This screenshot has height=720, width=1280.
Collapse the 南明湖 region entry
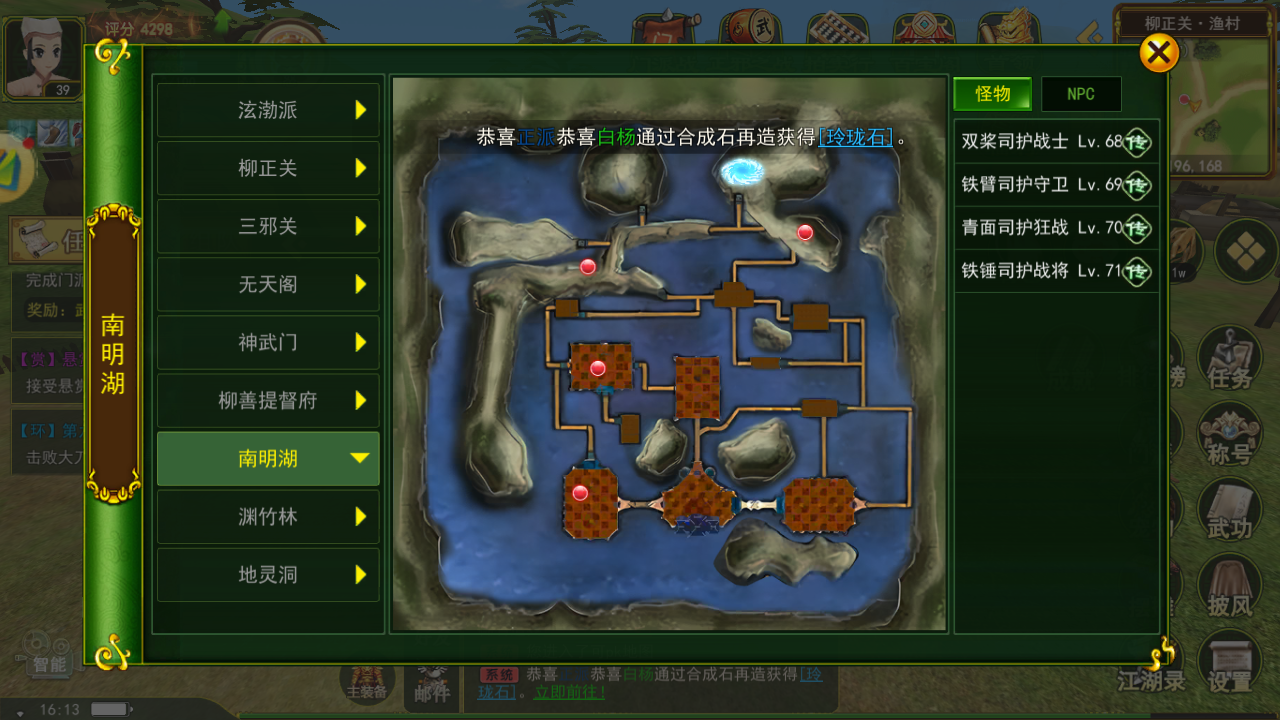pos(267,458)
